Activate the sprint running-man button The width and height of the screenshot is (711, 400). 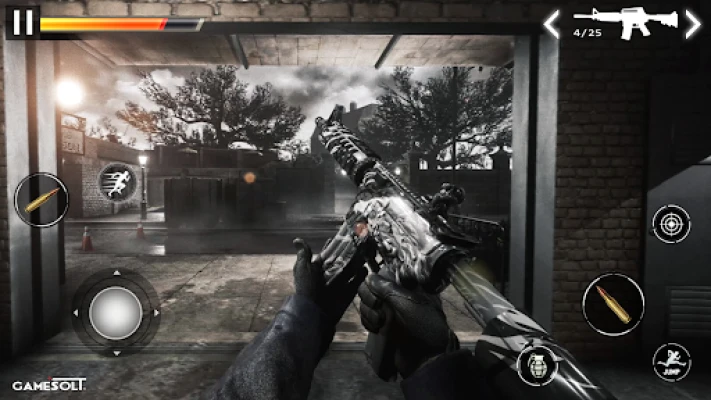[119, 183]
